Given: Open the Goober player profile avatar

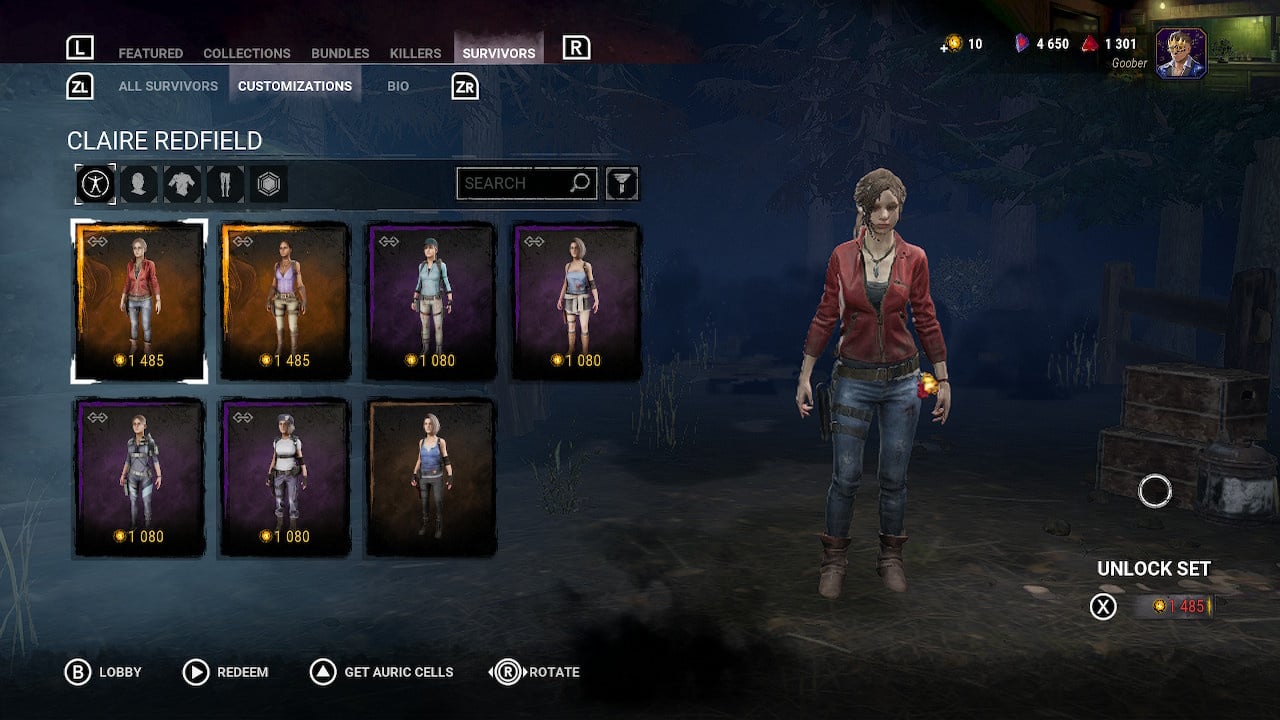Looking at the screenshot, I should pyautogui.click(x=1181, y=53).
